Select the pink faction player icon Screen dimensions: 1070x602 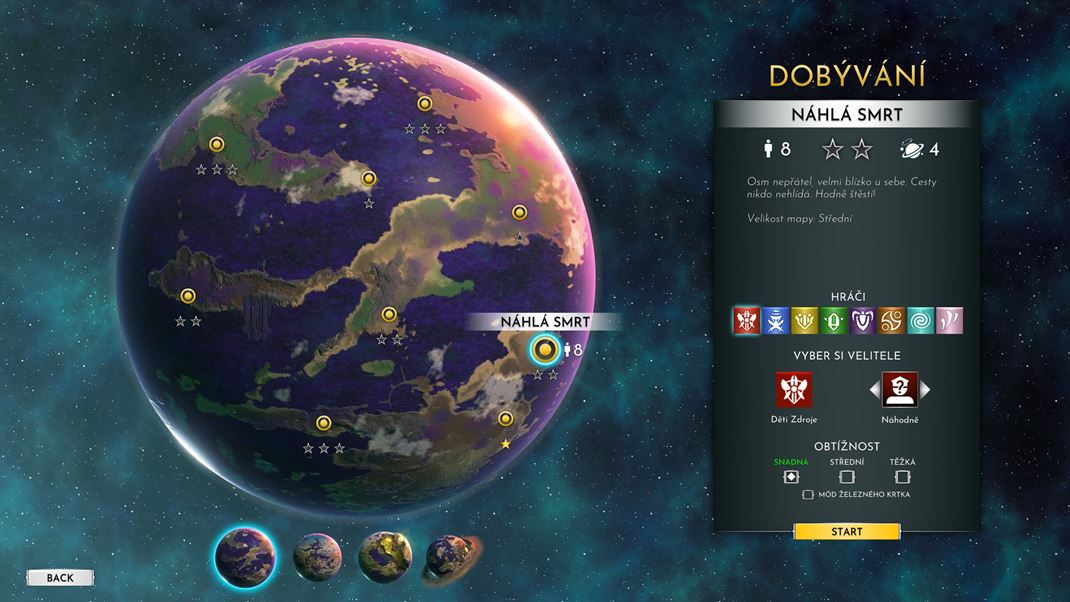click(948, 320)
